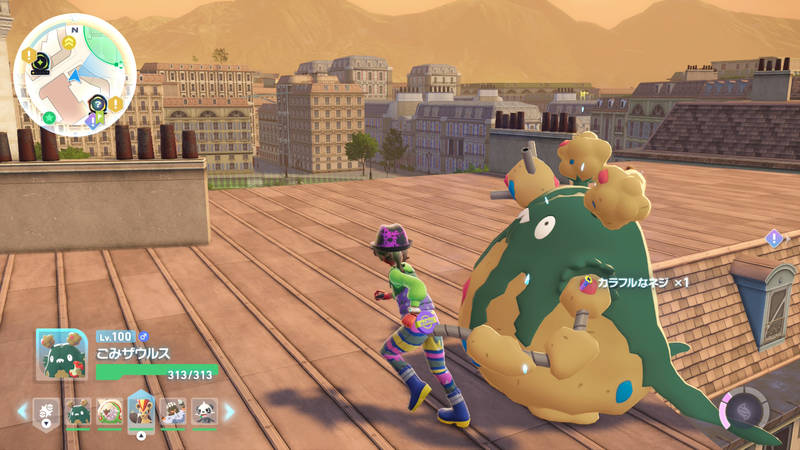Select the Garbodor portrait above the party bar
The width and height of the screenshot is (800, 450).
coord(62,355)
